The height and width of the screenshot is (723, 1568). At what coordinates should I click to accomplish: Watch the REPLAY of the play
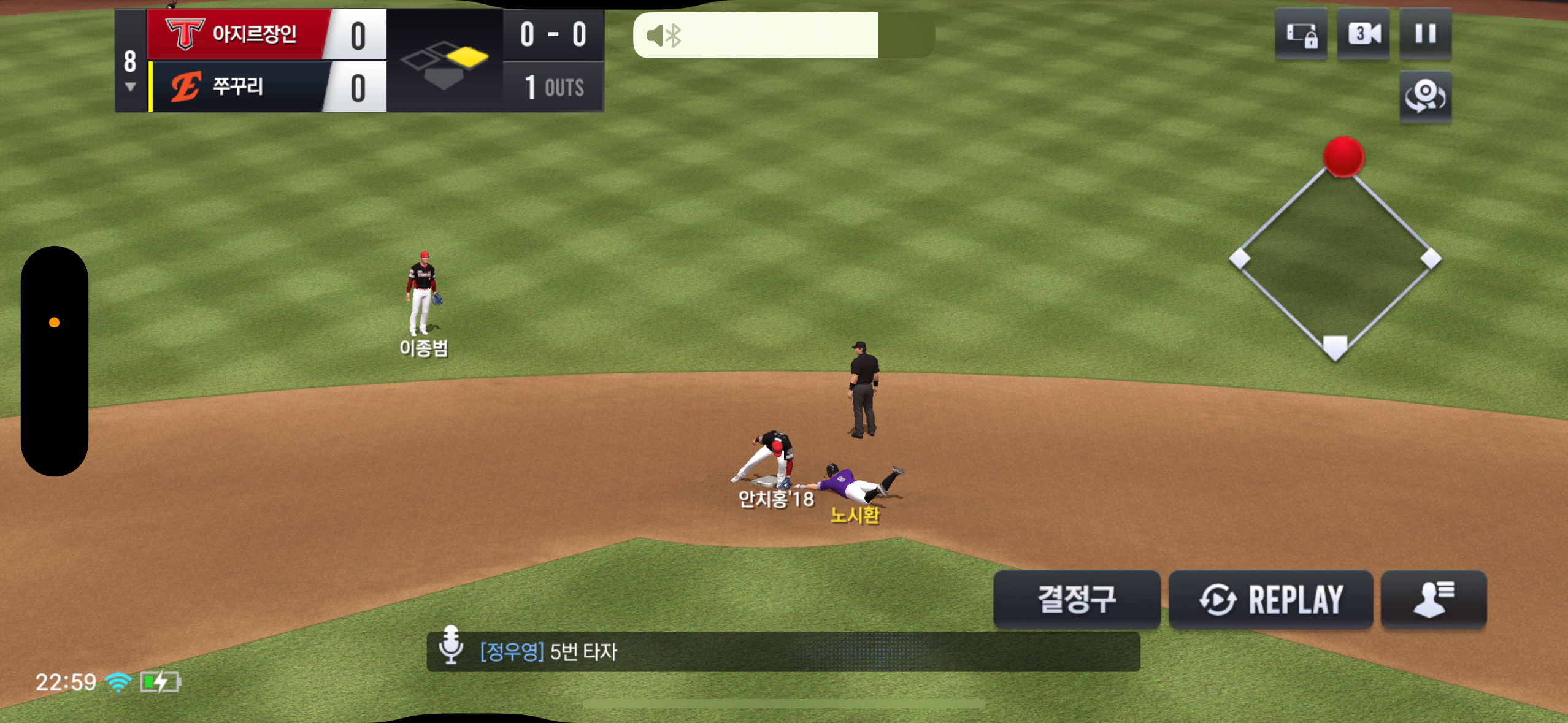pos(1270,599)
